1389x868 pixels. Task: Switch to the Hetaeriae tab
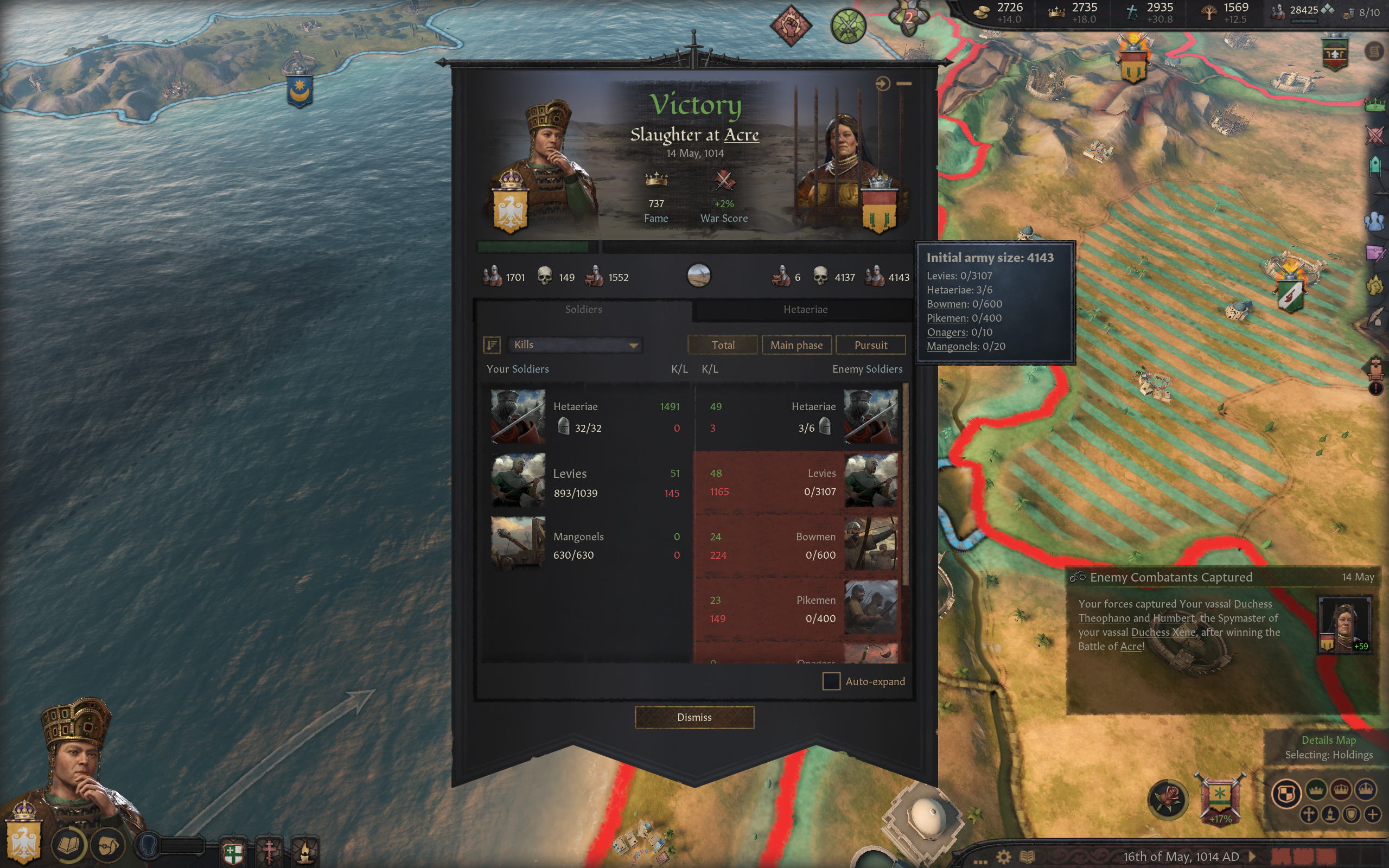[805, 309]
